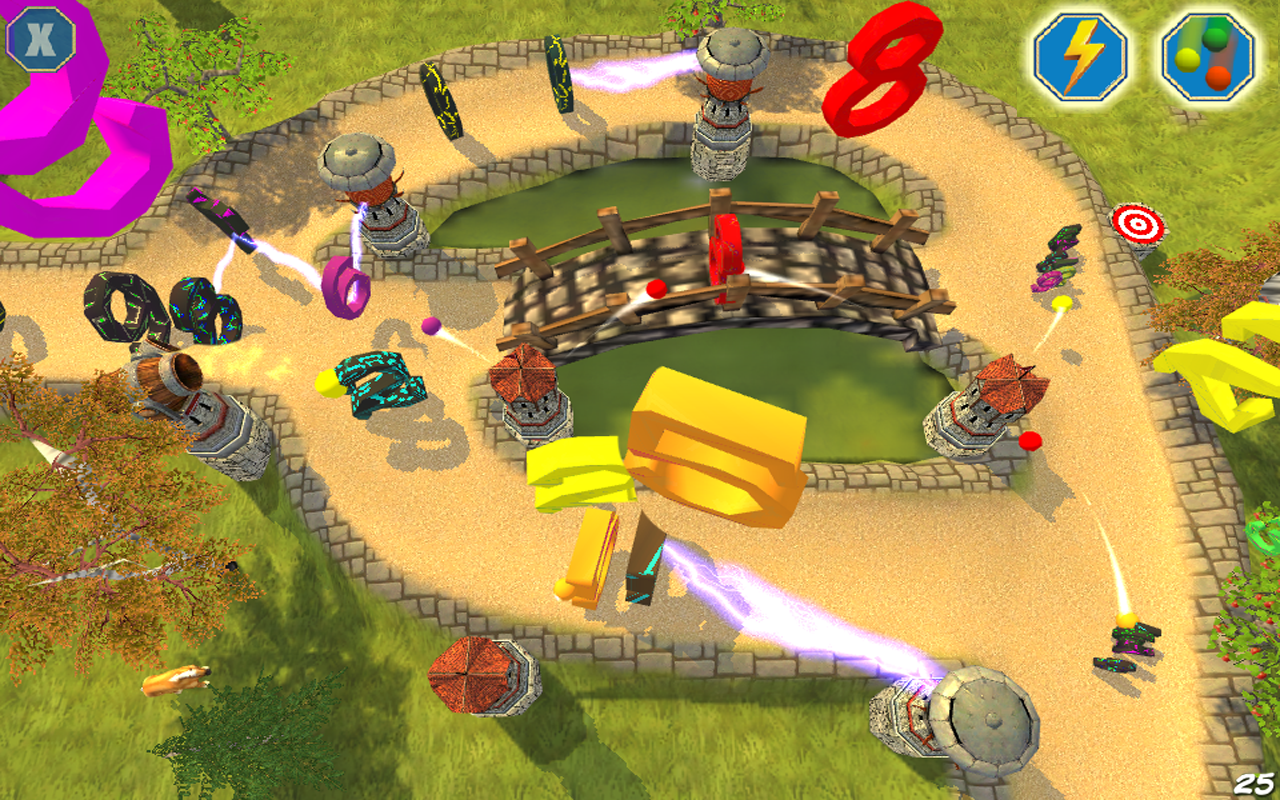Click the purple ring obstacle near the towers
1280x800 pixels.
(346, 287)
